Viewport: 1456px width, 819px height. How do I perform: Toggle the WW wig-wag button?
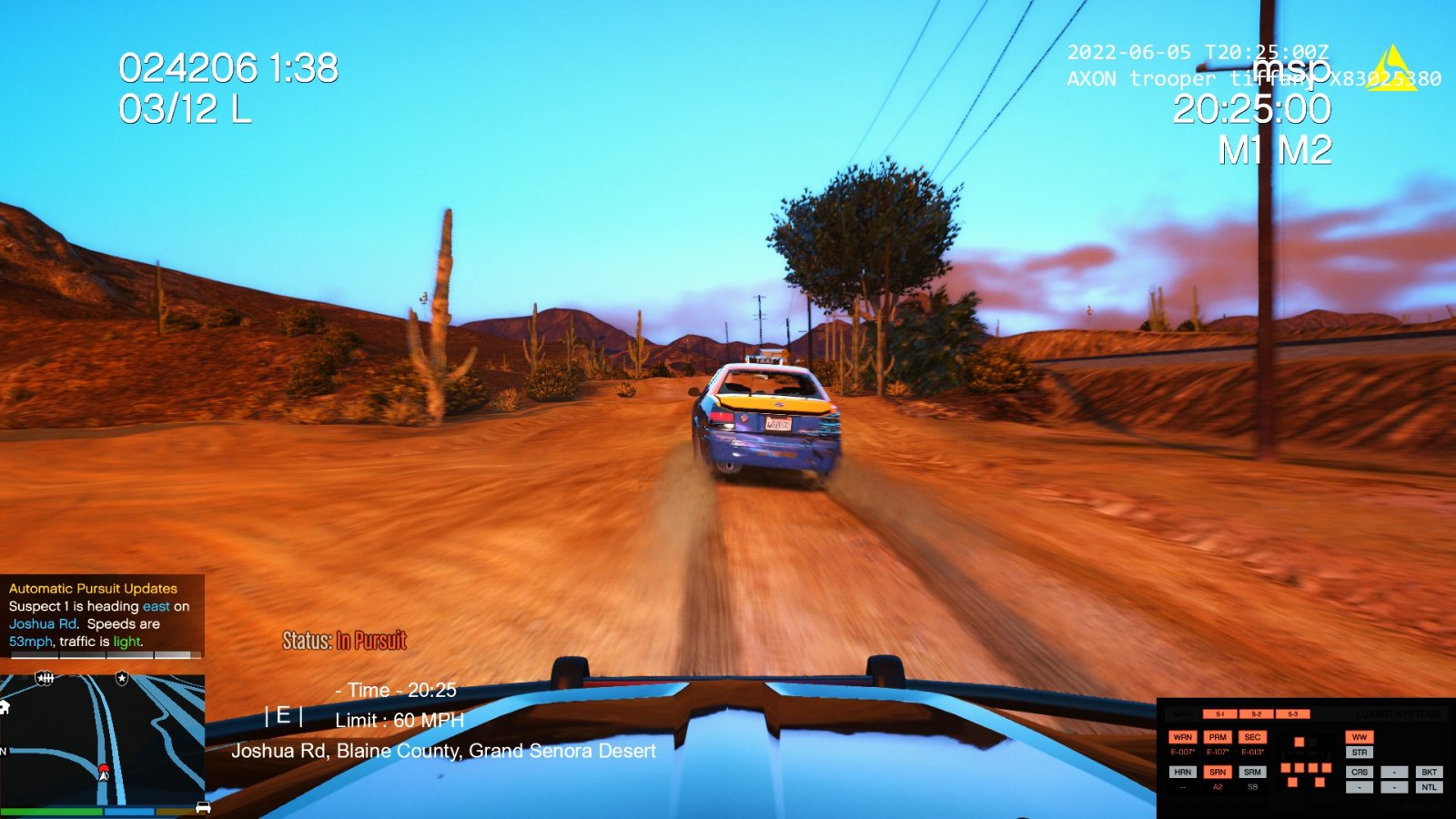tap(1360, 737)
